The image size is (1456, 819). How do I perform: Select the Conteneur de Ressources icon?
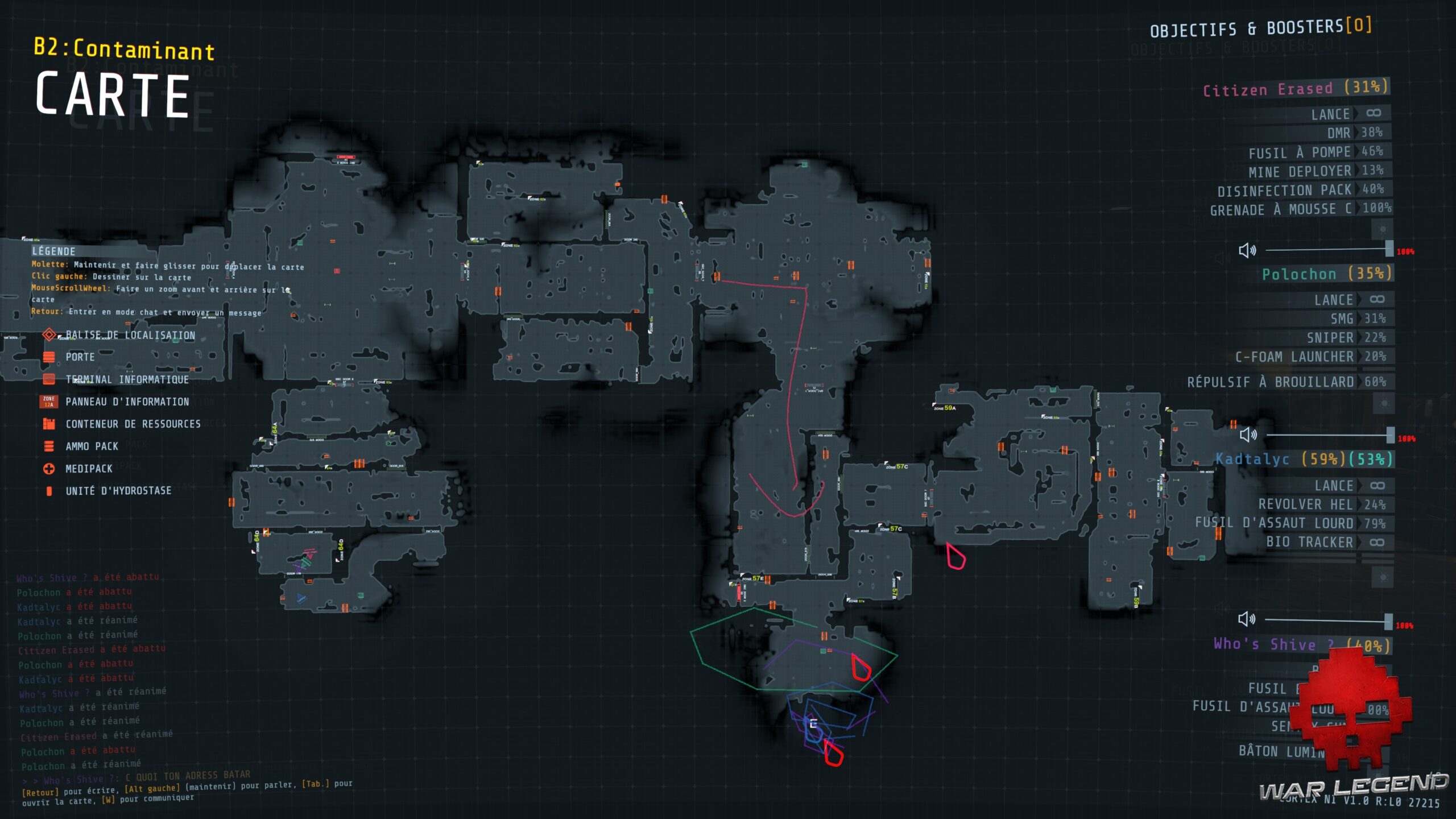[x=48, y=424]
